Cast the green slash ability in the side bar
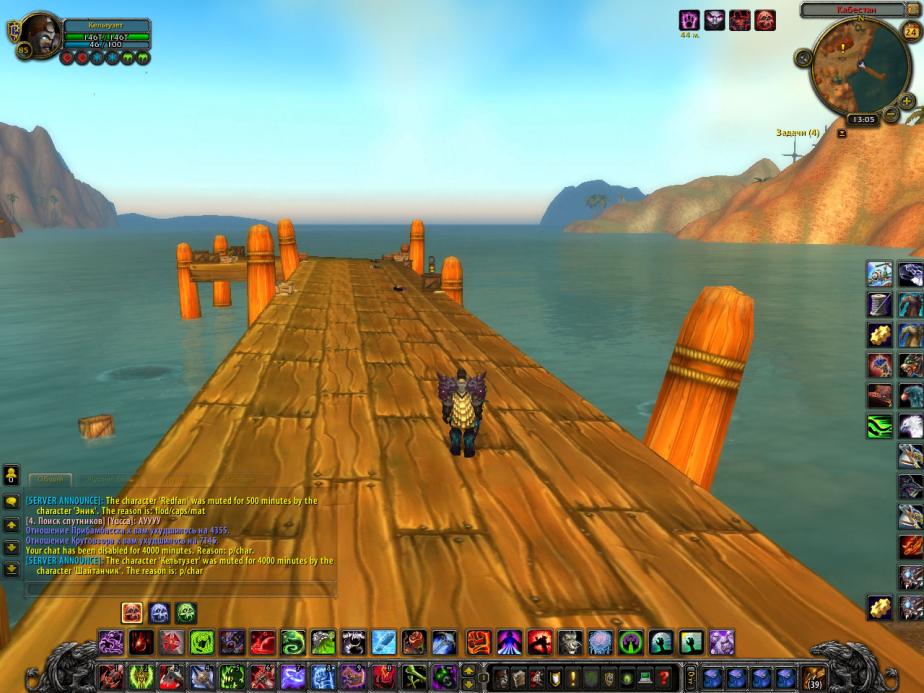This screenshot has width=924, height=693. click(x=880, y=427)
